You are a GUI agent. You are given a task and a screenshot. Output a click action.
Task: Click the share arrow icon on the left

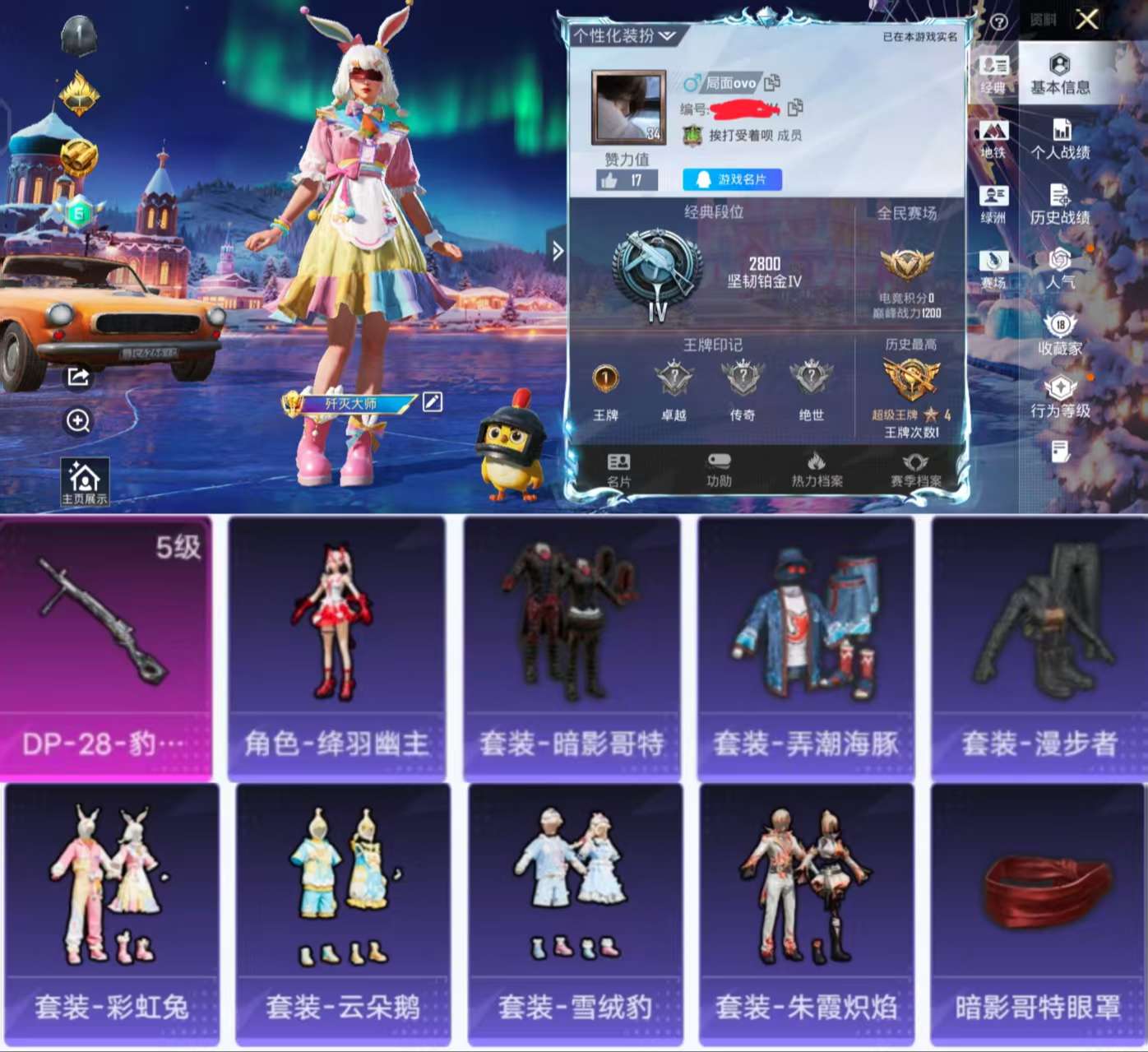(x=76, y=378)
